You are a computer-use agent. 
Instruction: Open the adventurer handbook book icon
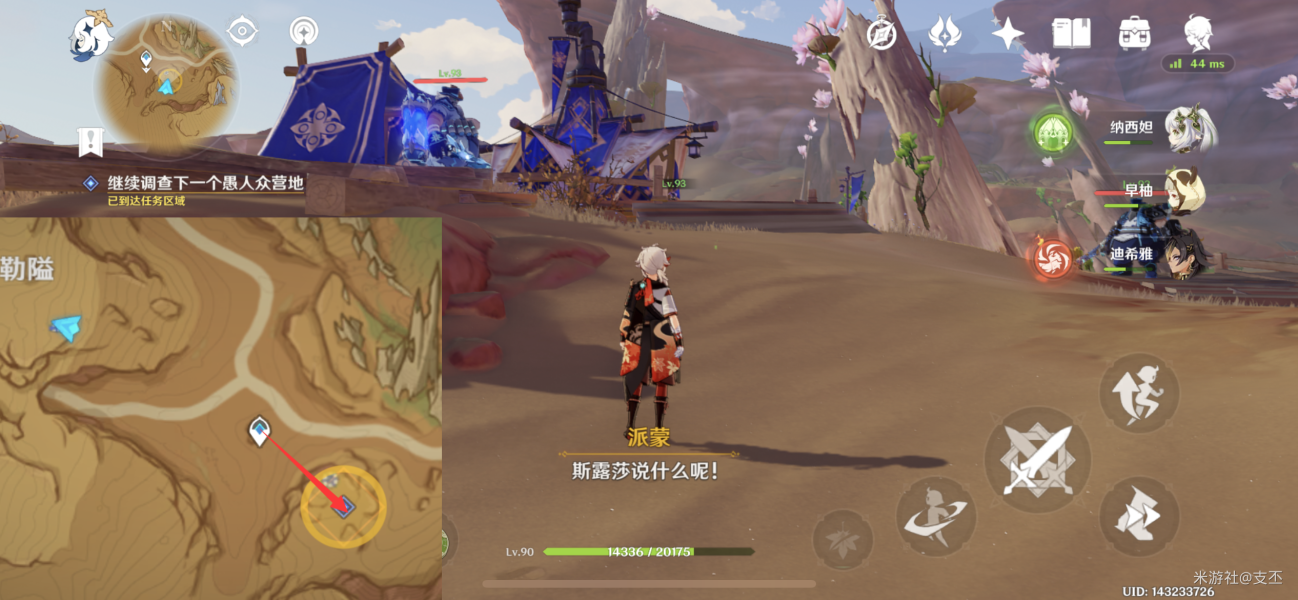1071,34
